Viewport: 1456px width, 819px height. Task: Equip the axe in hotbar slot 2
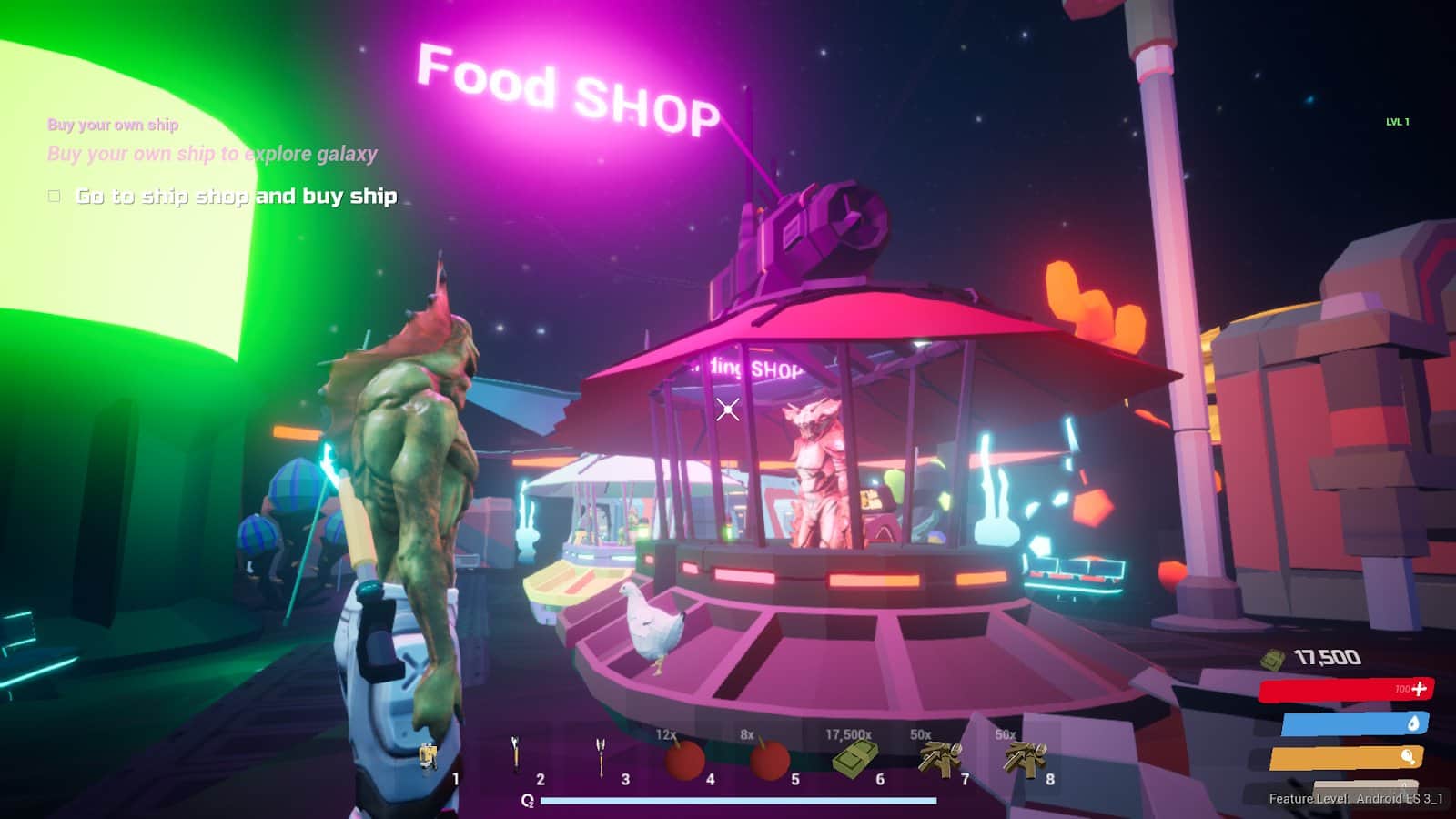coord(515,755)
